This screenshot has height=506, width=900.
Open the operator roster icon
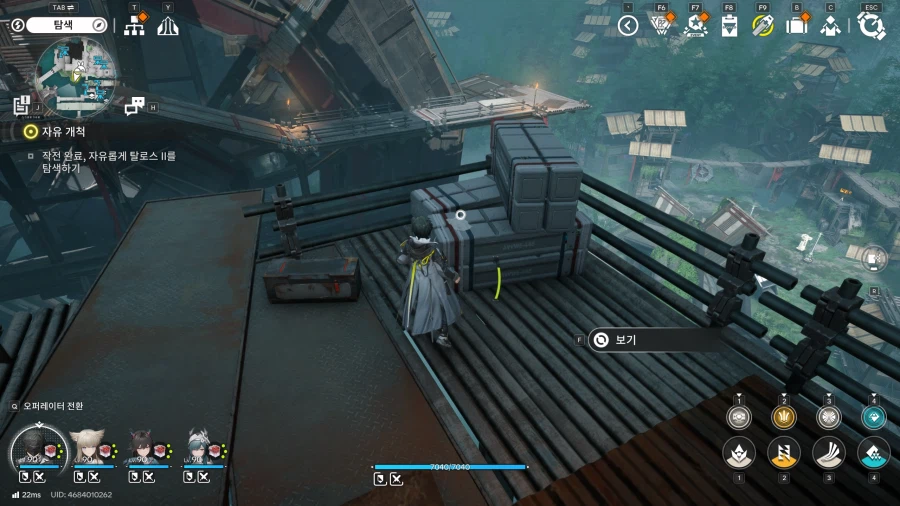click(830, 26)
